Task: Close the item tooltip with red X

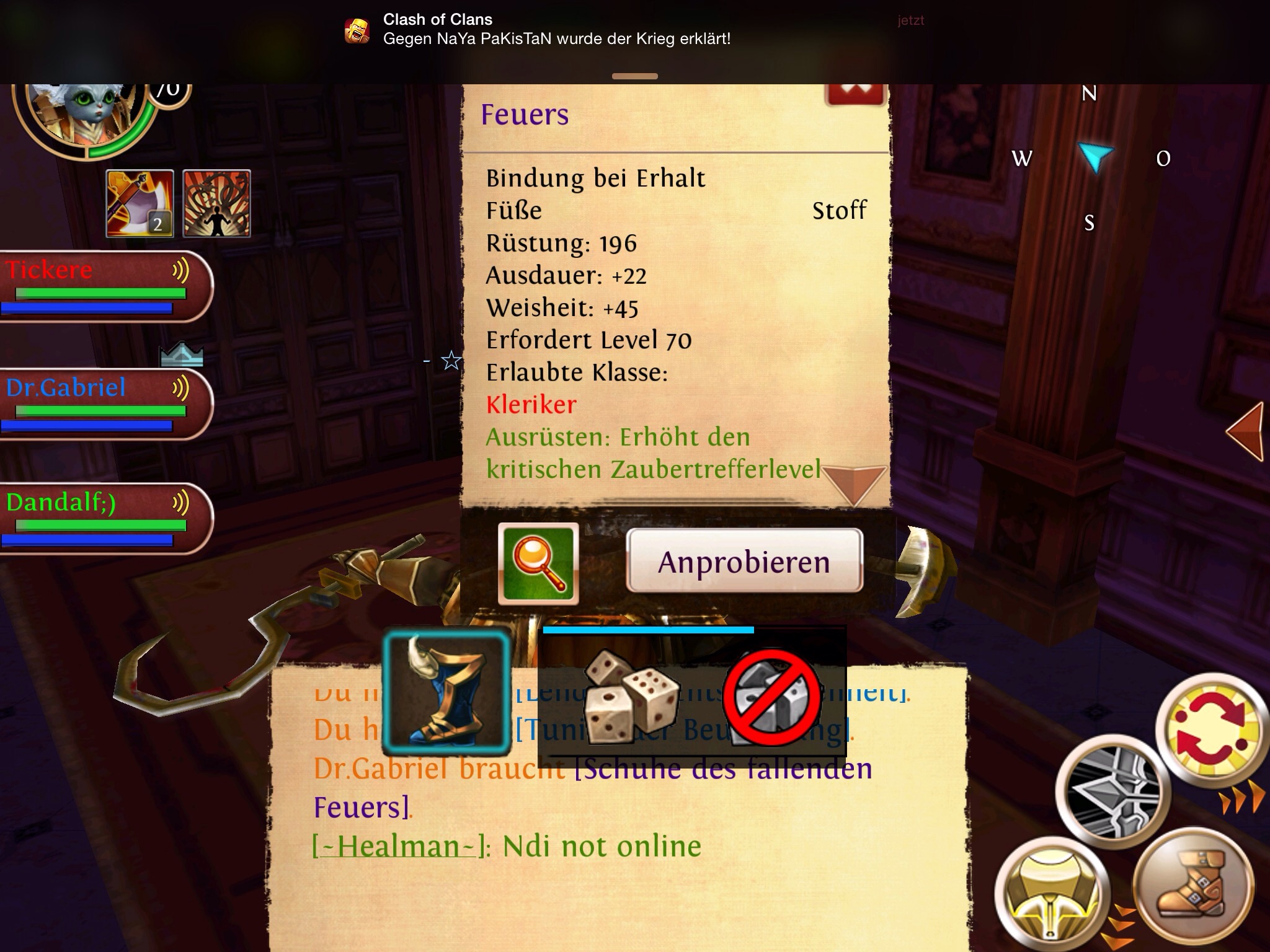Action: [x=855, y=93]
